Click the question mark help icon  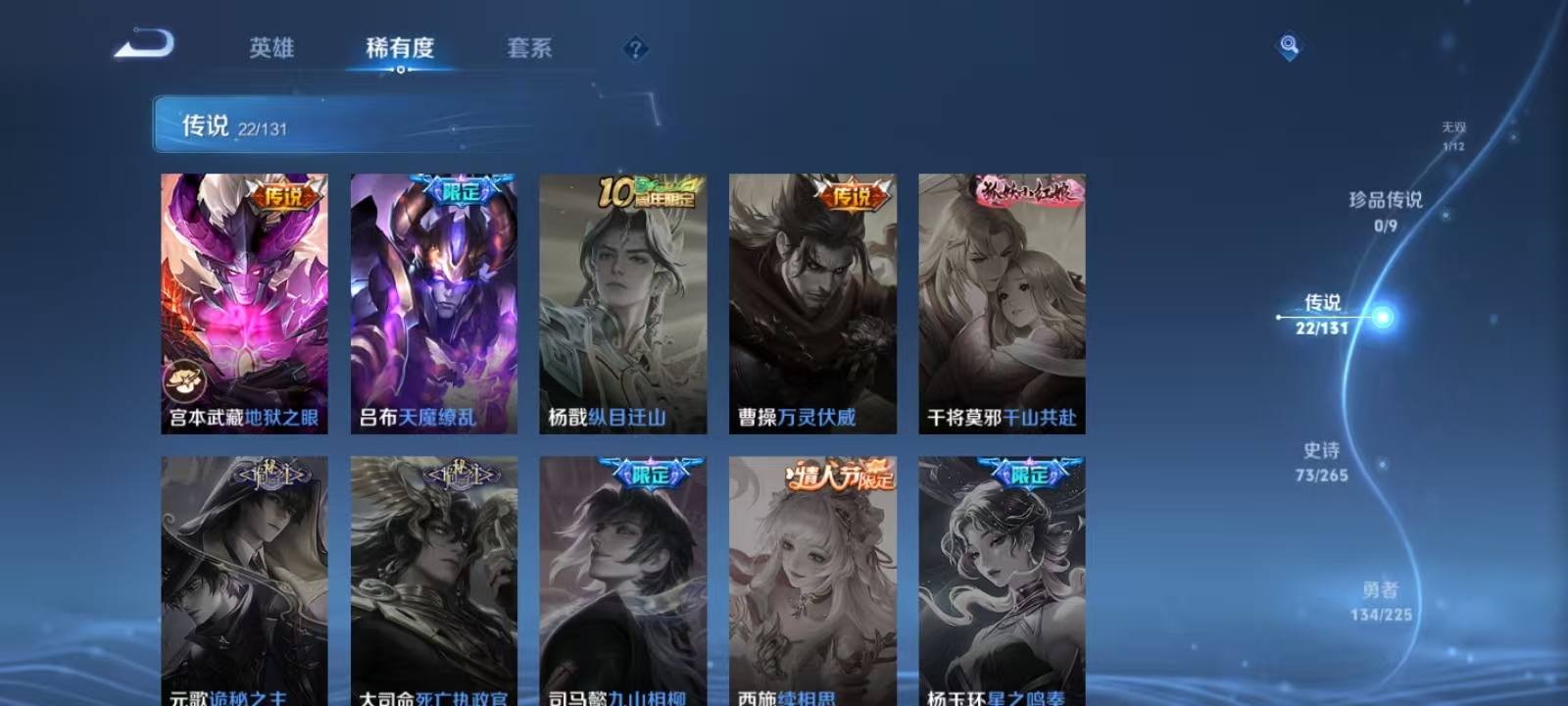click(x=634, y=48)
